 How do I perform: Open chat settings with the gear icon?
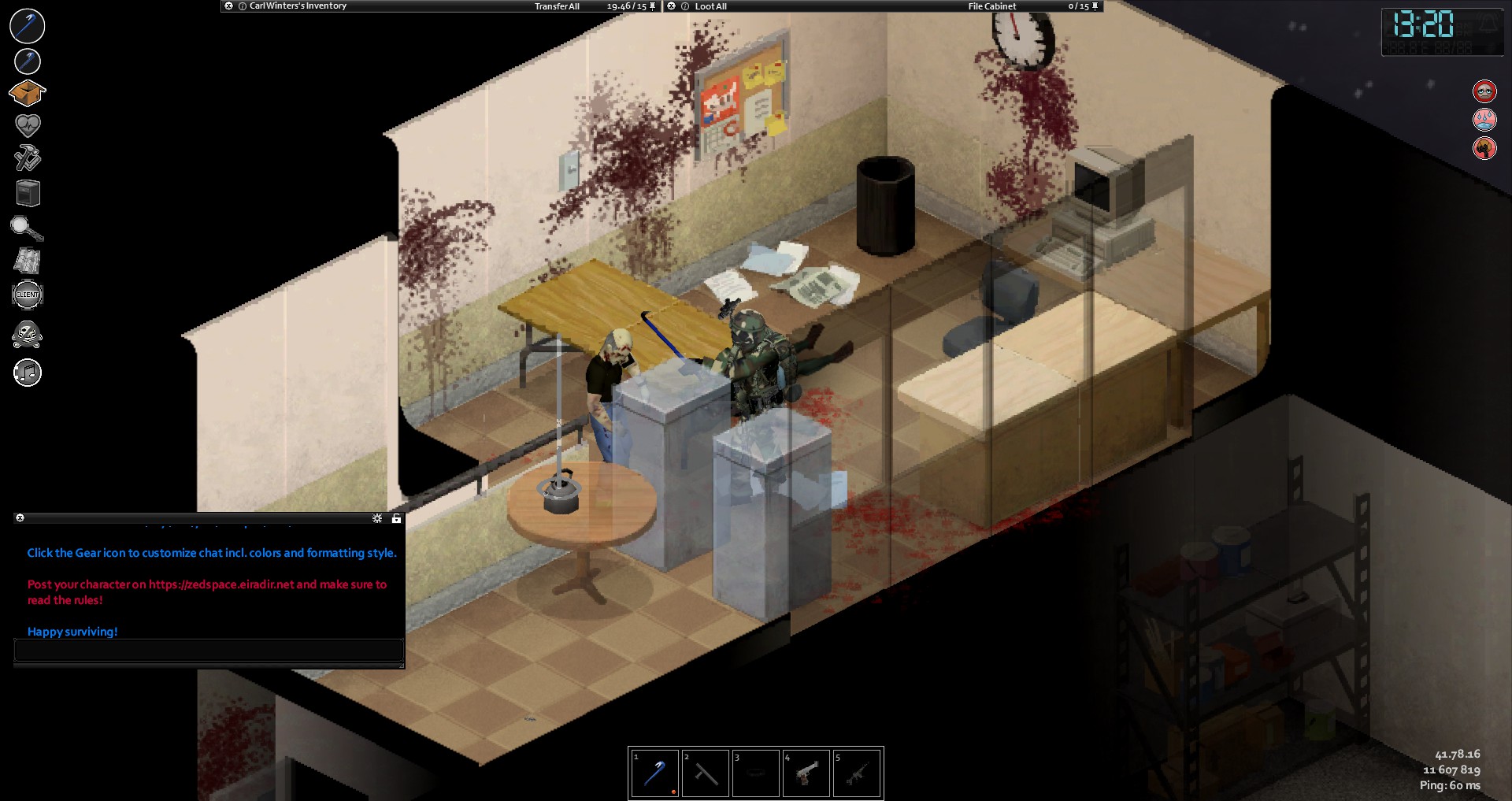point(377,518)
